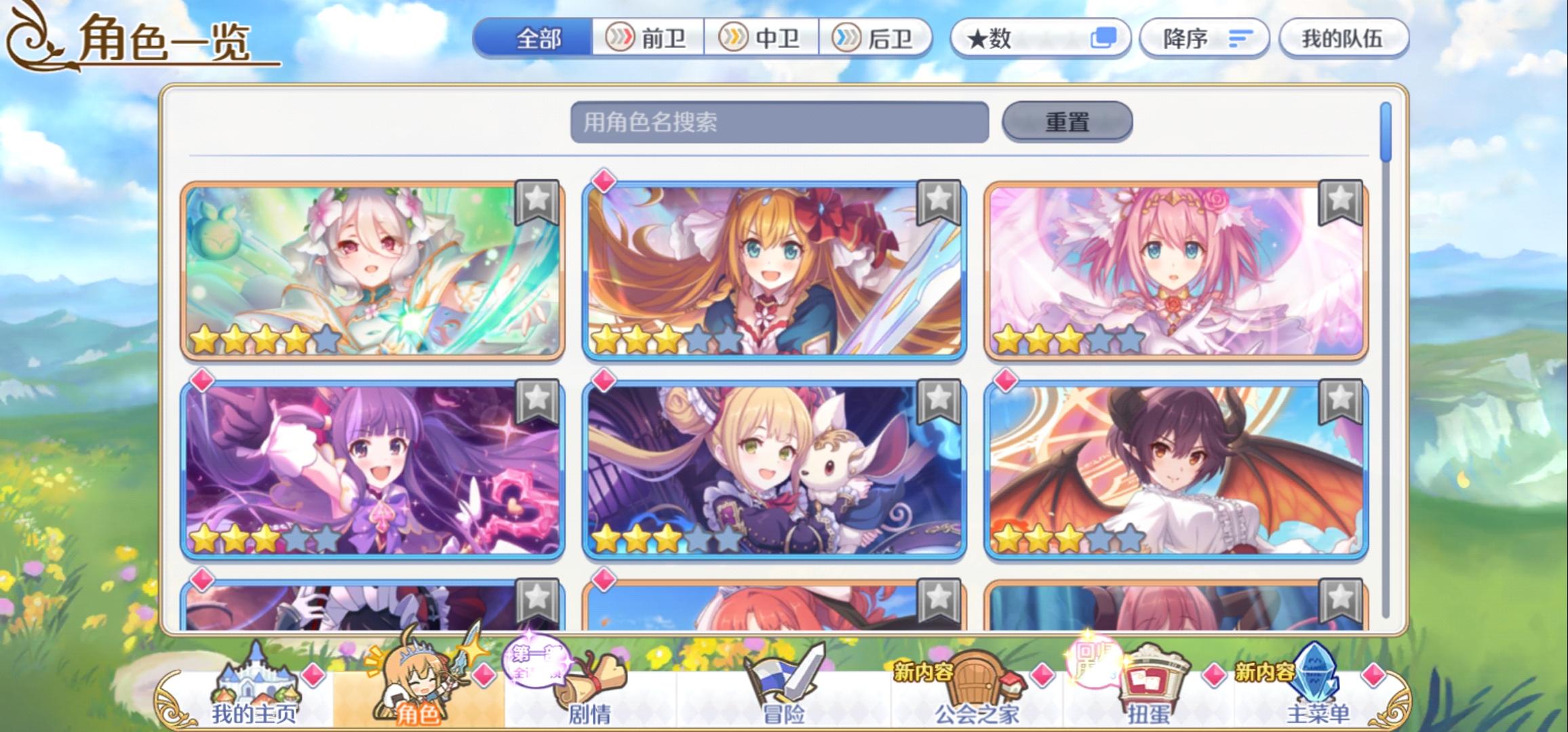
Task: Open the 中卫 midguard filter
Action: 762,39
